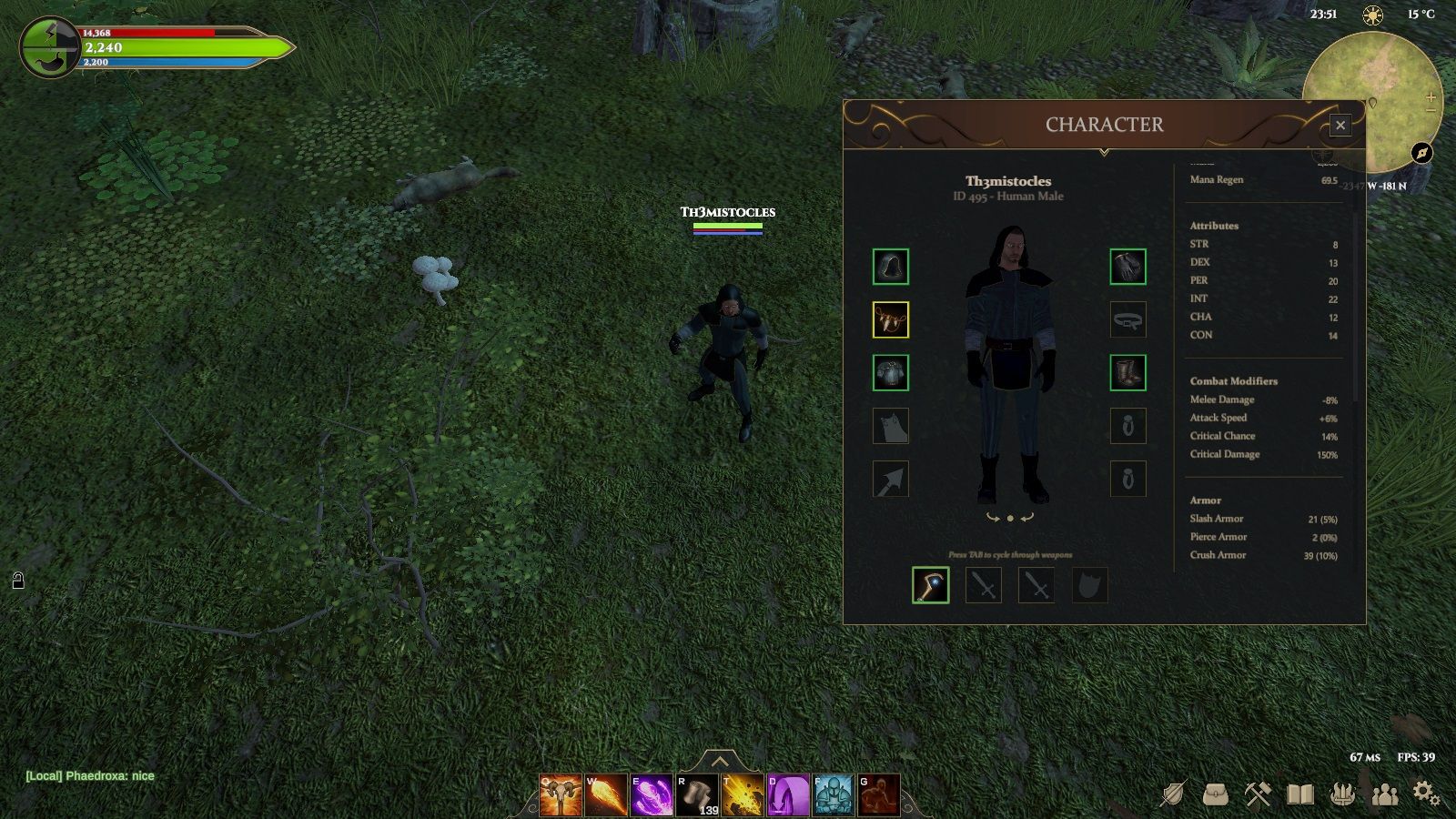Click the minimap zoom-in plus button
Image resolution: width=1456 pixels, height=819 pixels.
[x=1431, y=96]
